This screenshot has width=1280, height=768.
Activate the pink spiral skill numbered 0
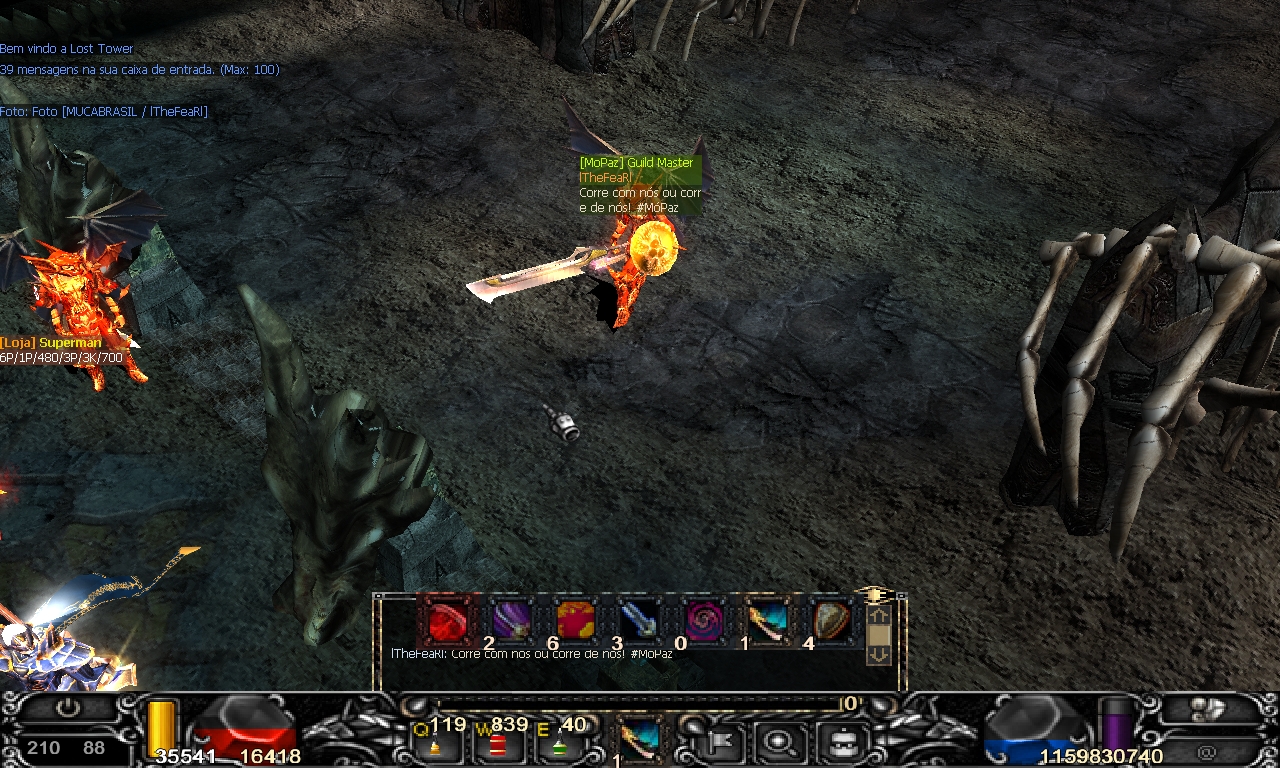click(703, 621)
